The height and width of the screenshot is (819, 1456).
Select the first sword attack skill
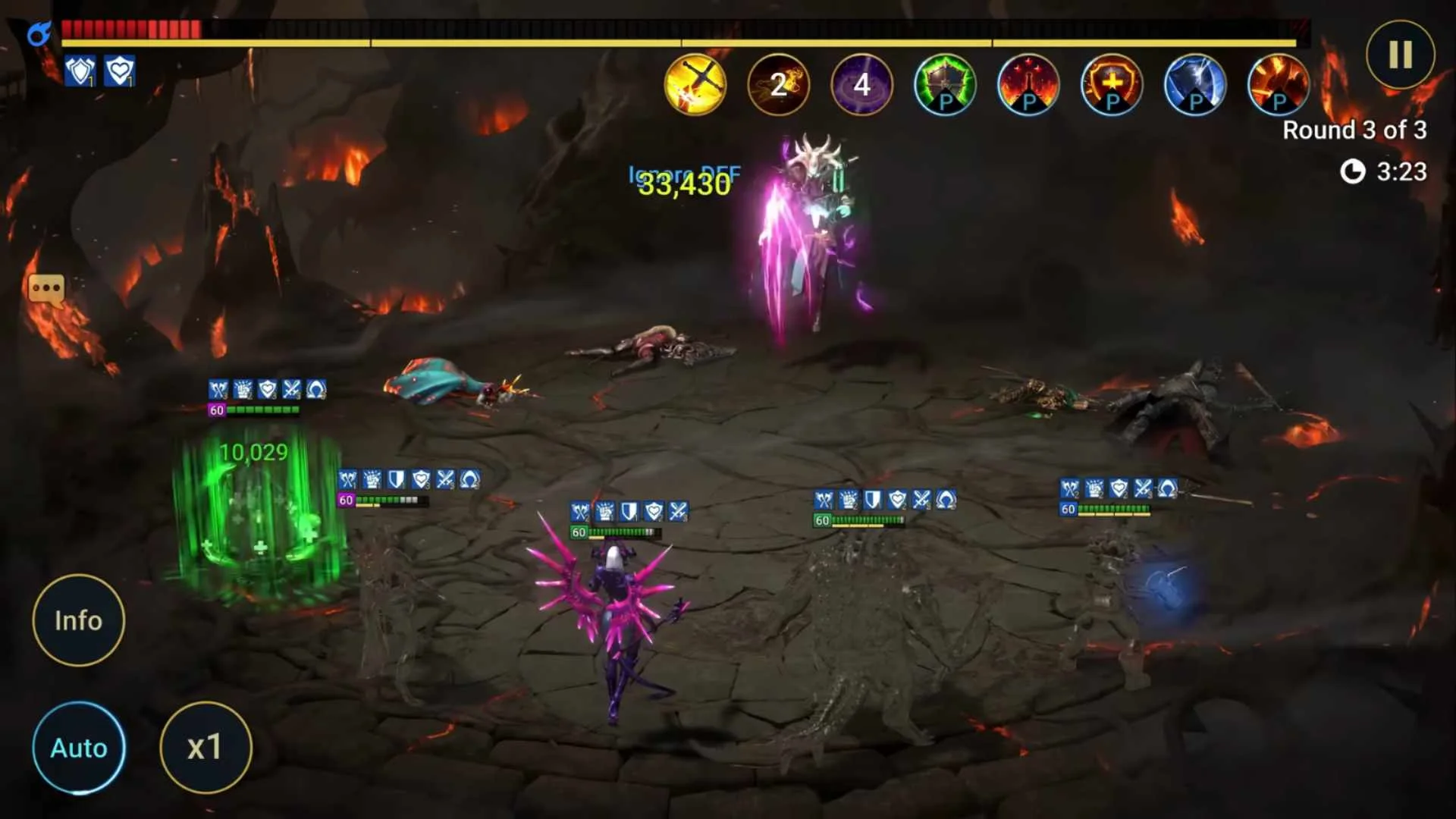pos(695,85)
